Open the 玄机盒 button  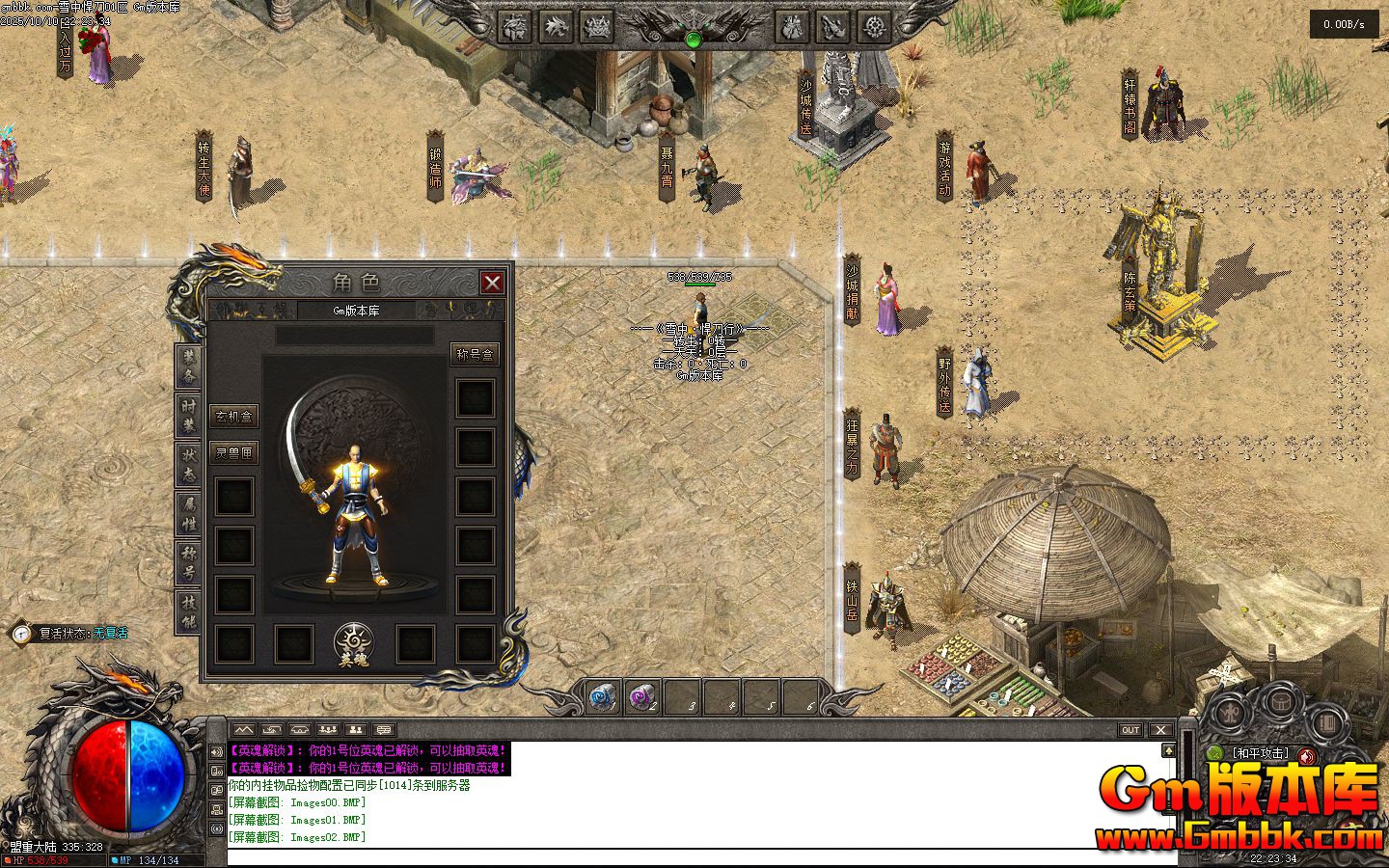point(234,417)
